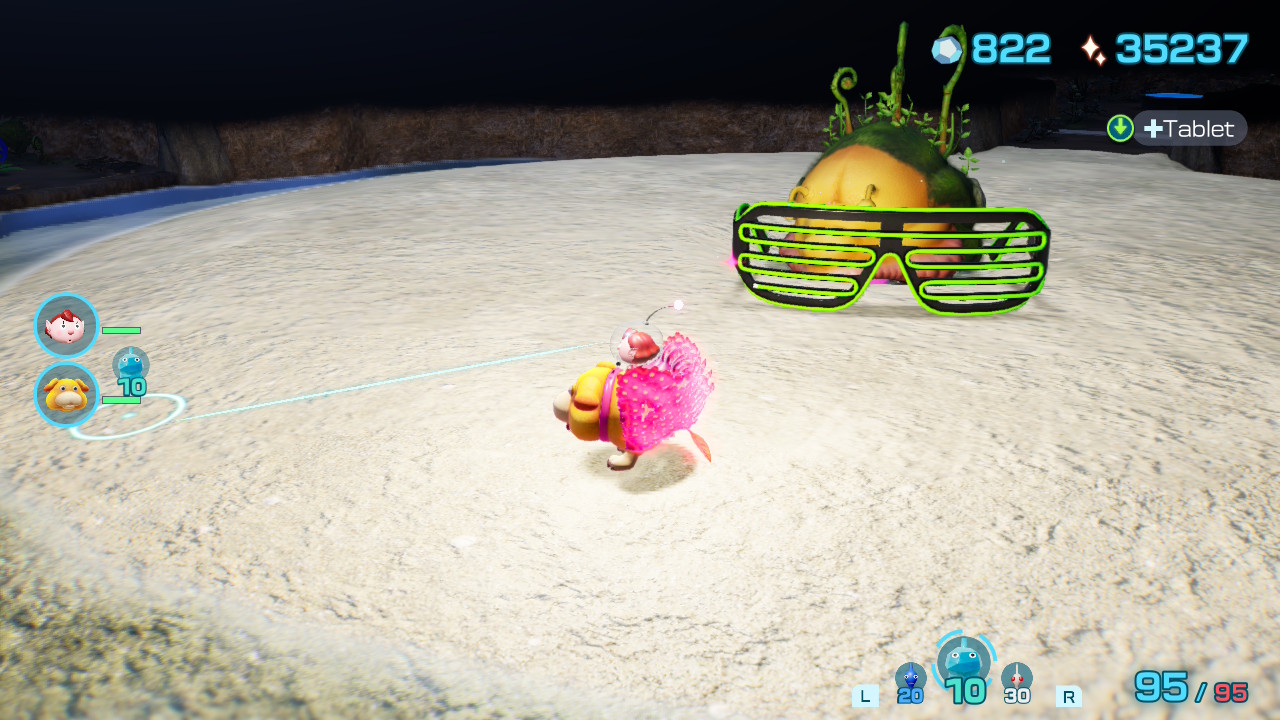Choose the Blue Pikmin squad icon

[910, 678]
